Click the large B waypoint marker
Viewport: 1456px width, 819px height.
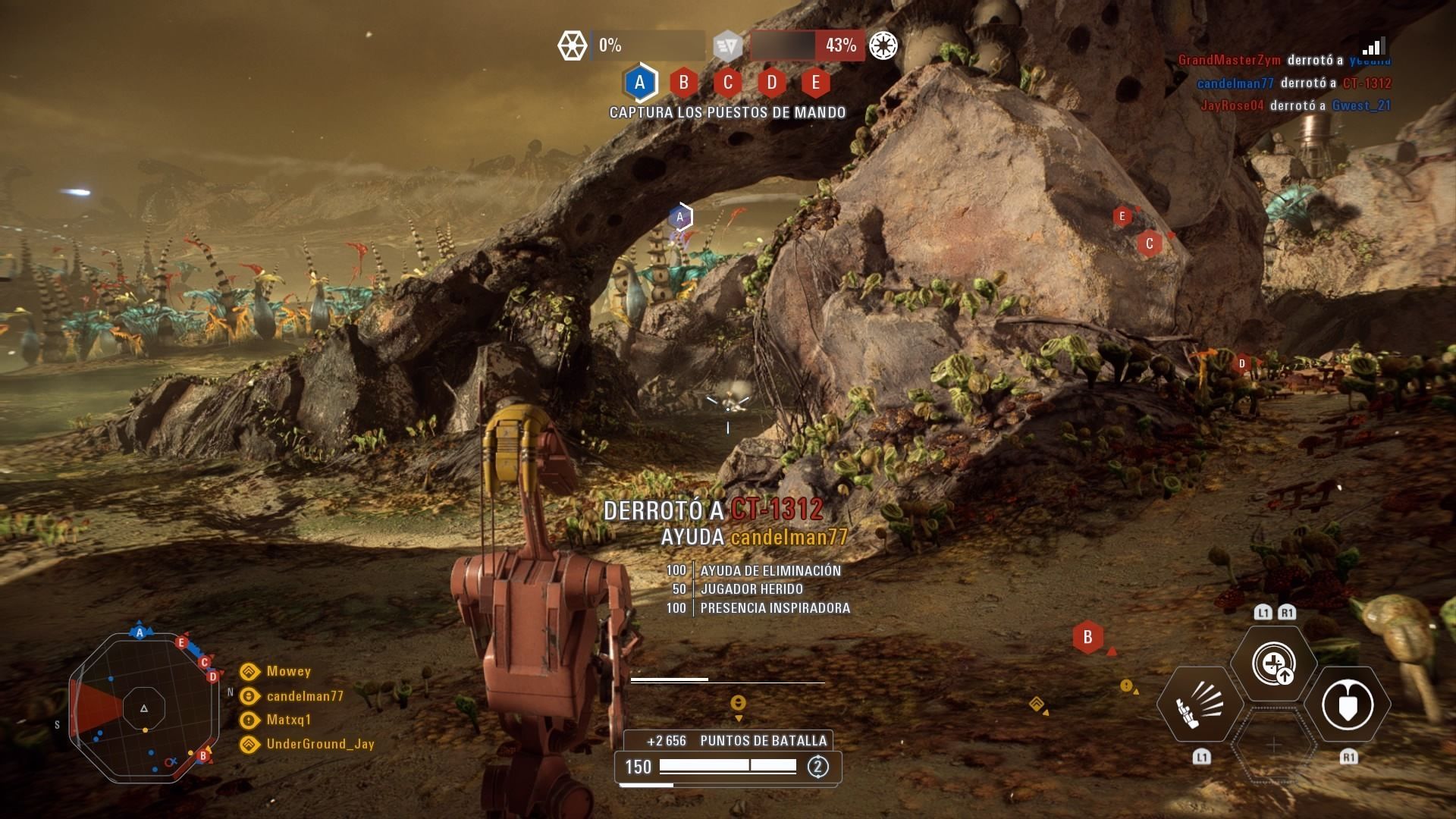[x=1087, y=638]
